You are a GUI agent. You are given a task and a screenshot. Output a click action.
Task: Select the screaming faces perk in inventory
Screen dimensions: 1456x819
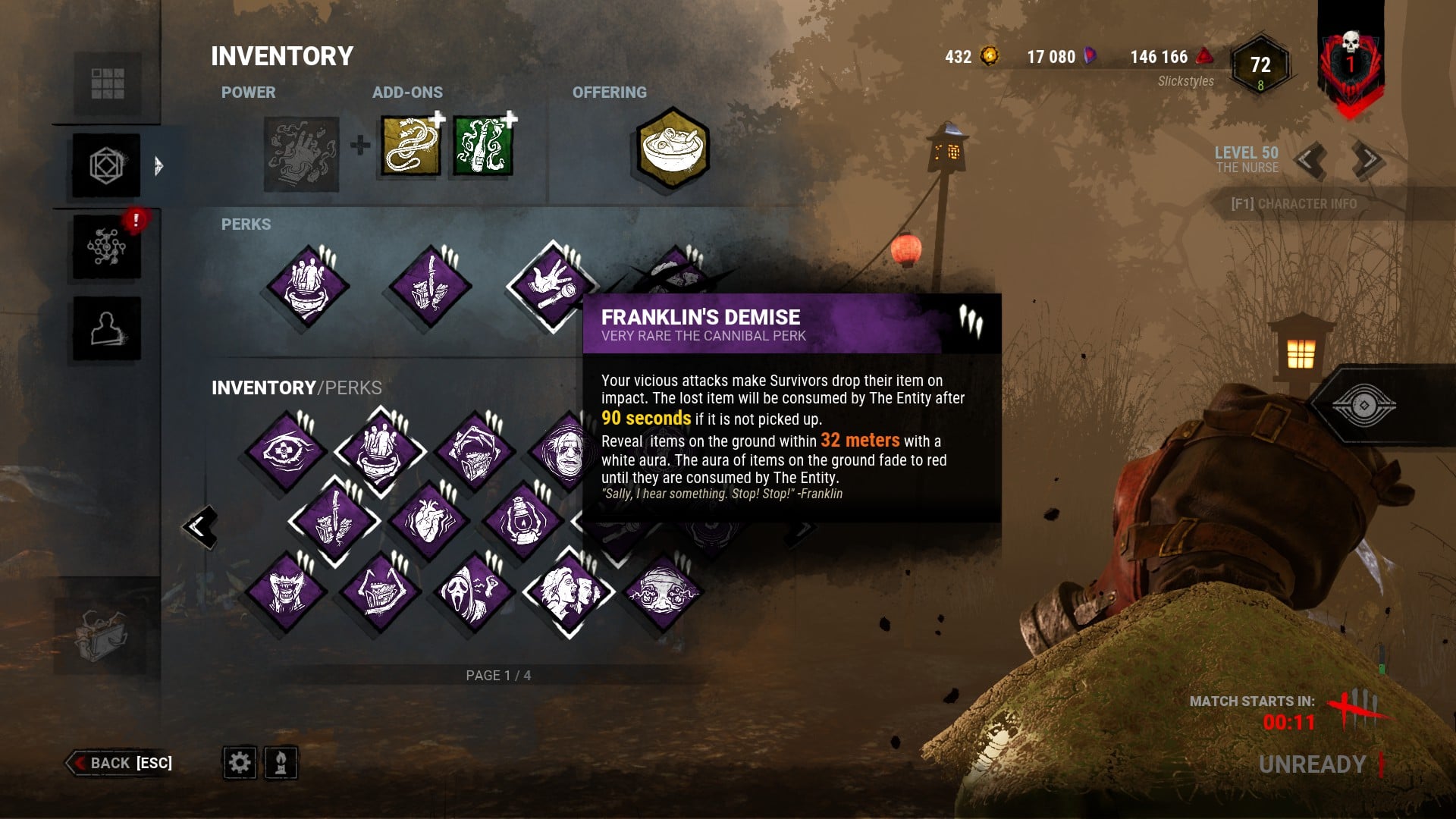tap(570, 592)
